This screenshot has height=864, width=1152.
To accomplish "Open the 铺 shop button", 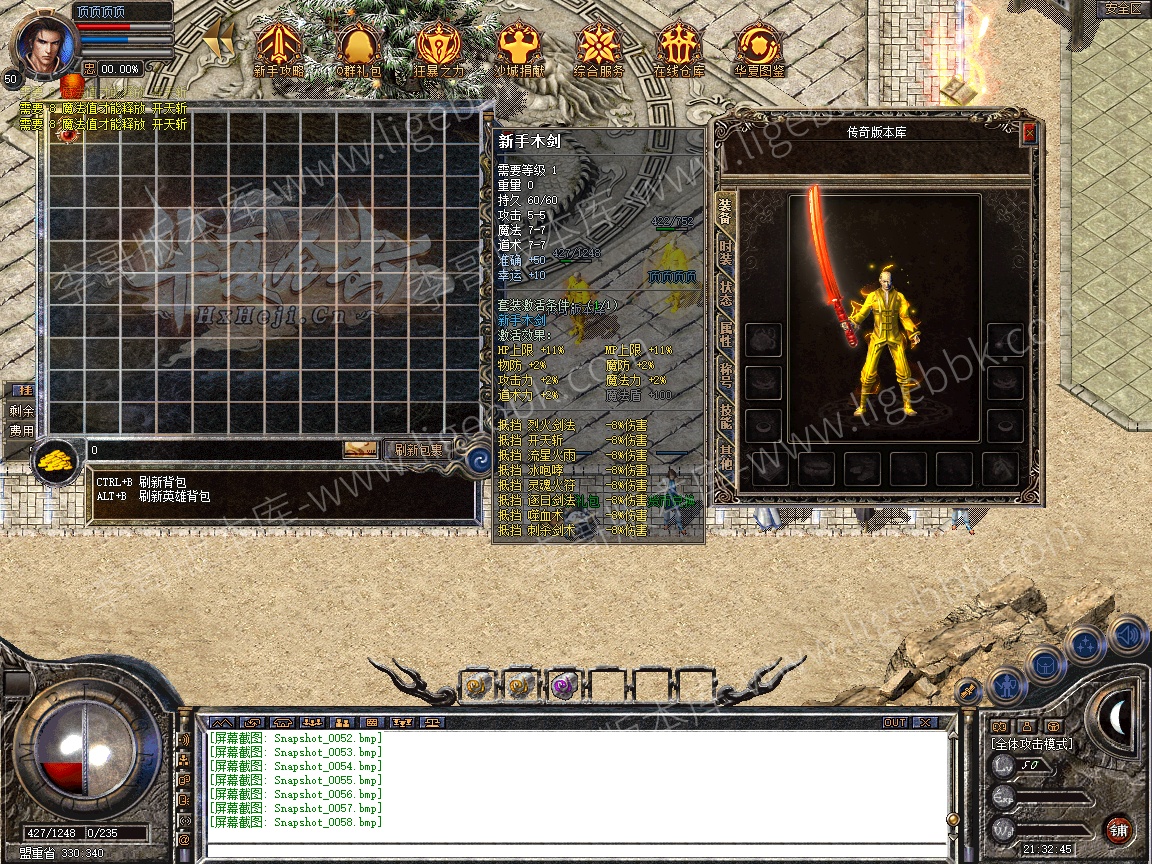I will click(1118, 829).
